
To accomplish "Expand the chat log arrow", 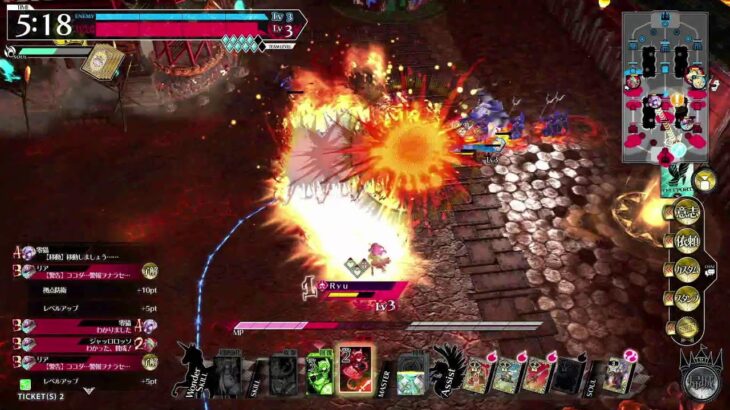I will (89, 391).
